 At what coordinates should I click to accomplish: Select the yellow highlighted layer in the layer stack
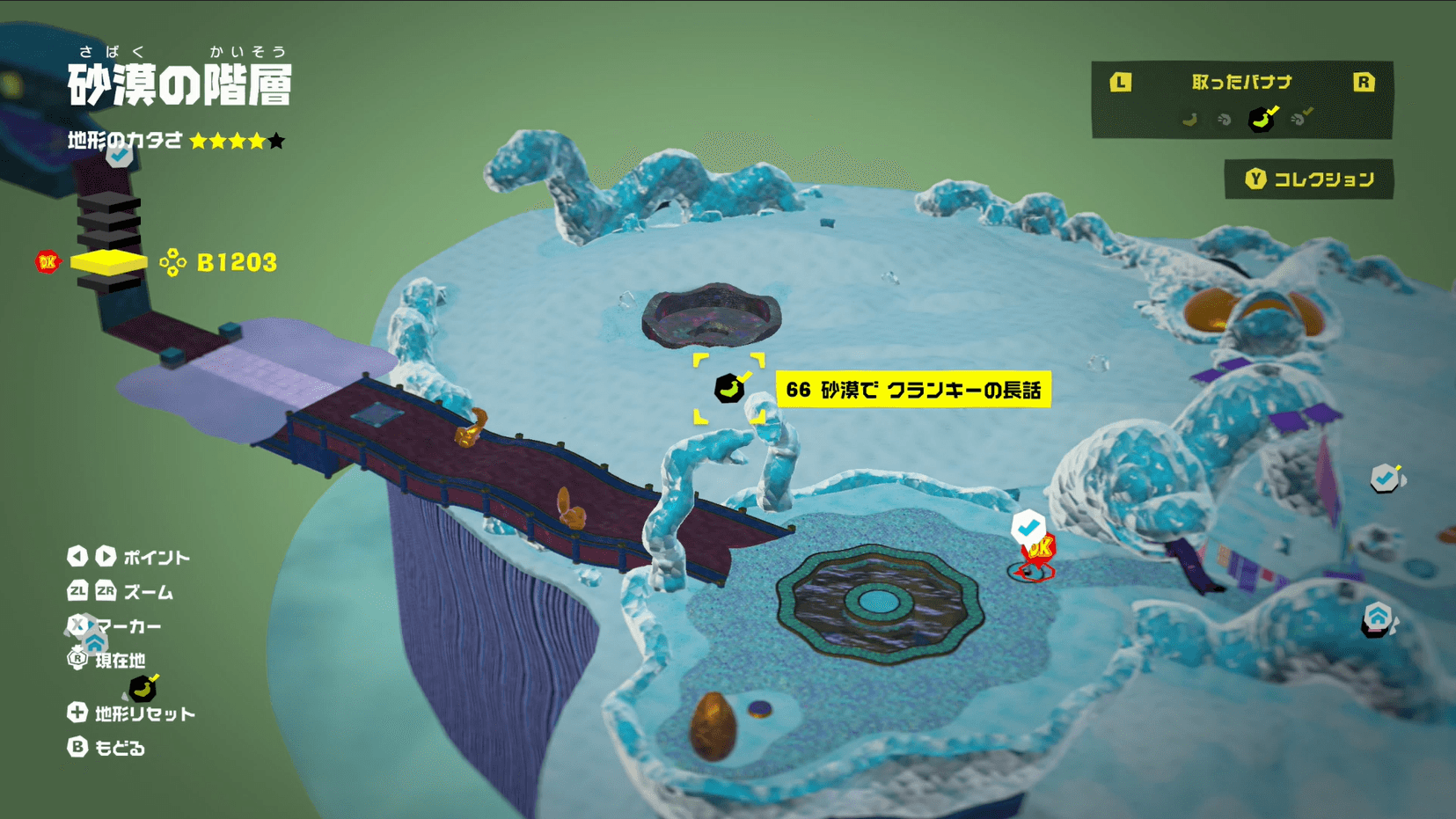click(107, 261)
